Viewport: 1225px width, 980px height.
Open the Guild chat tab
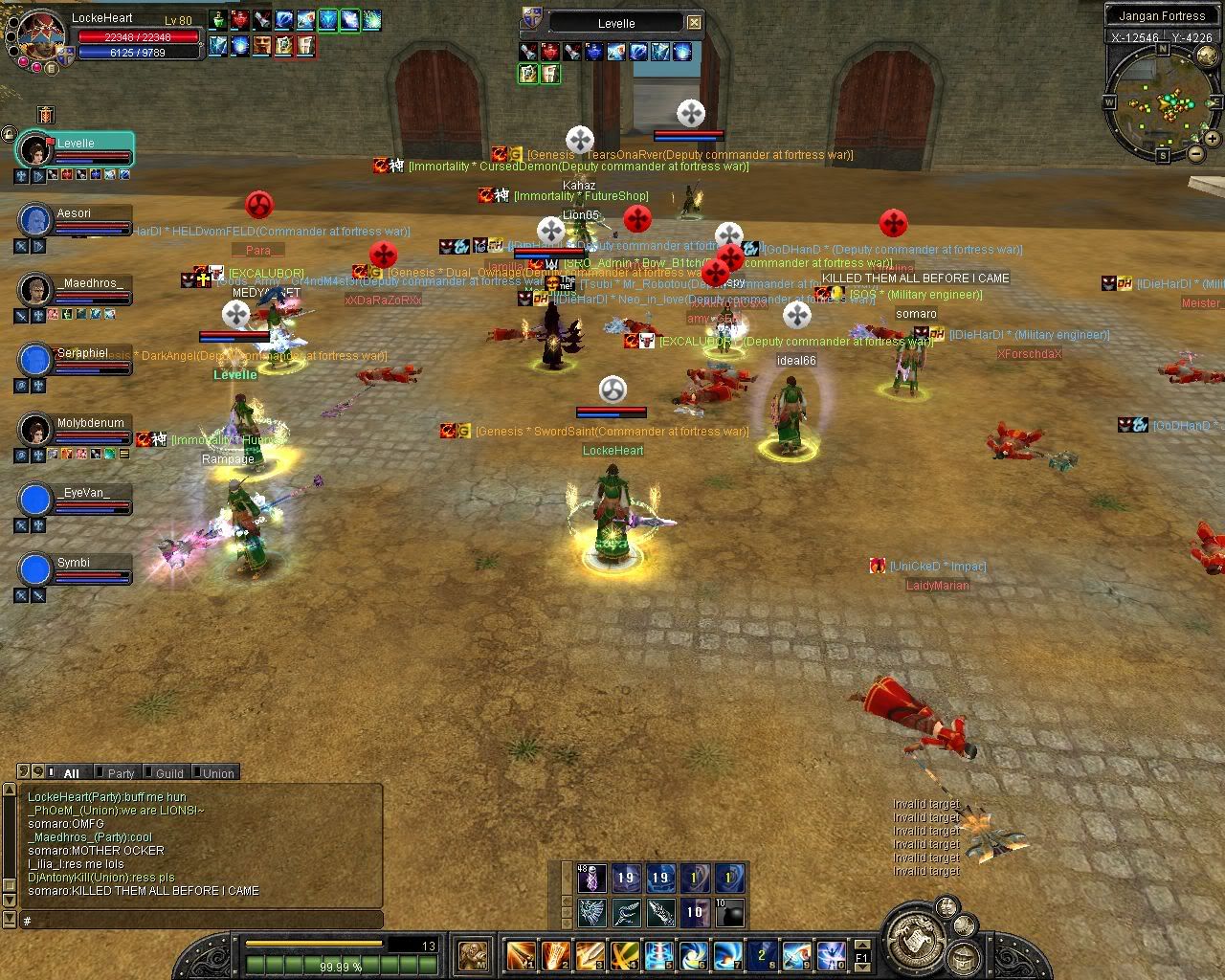coord(168,773)
